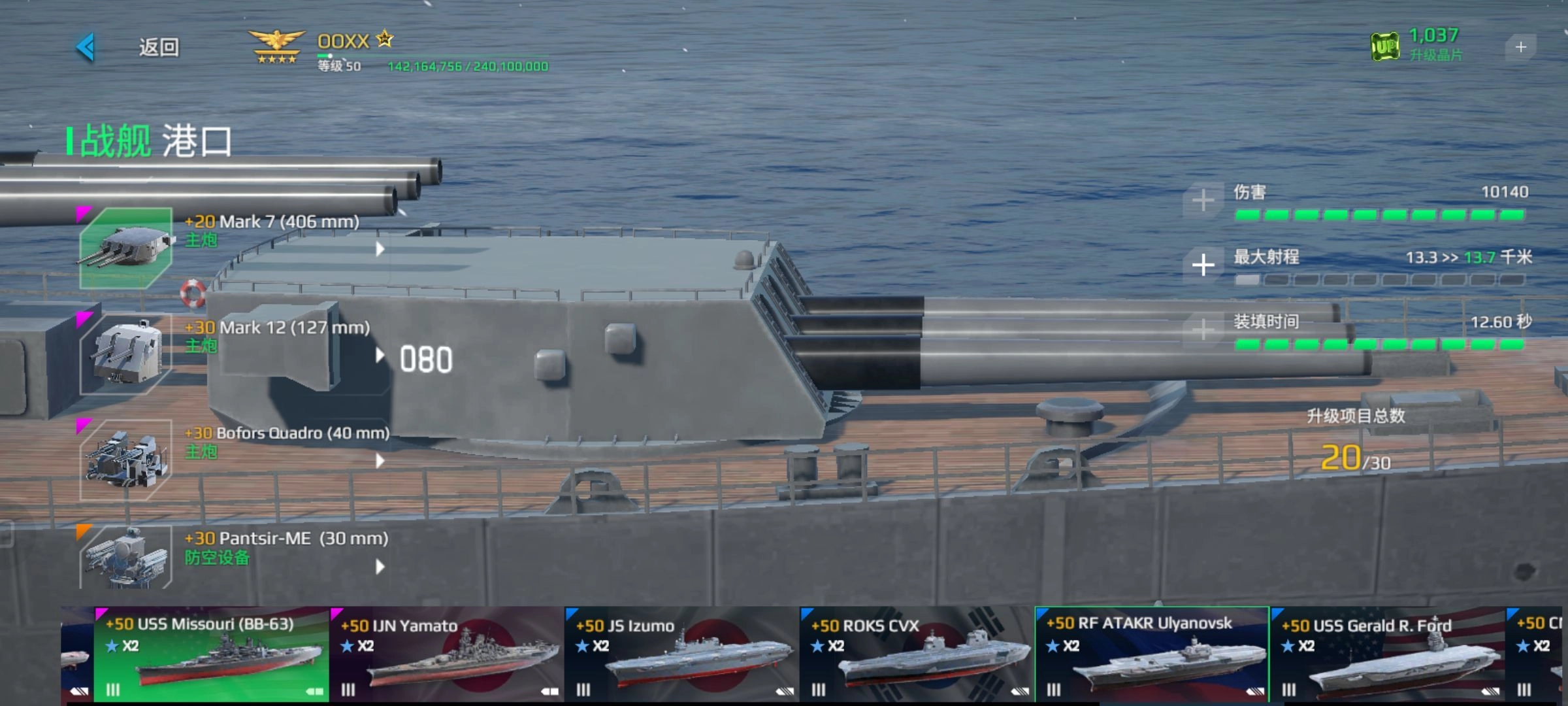Add more upgrade chips with plus button
This screenshot has height=706, width=1568.
(1520, 47)
